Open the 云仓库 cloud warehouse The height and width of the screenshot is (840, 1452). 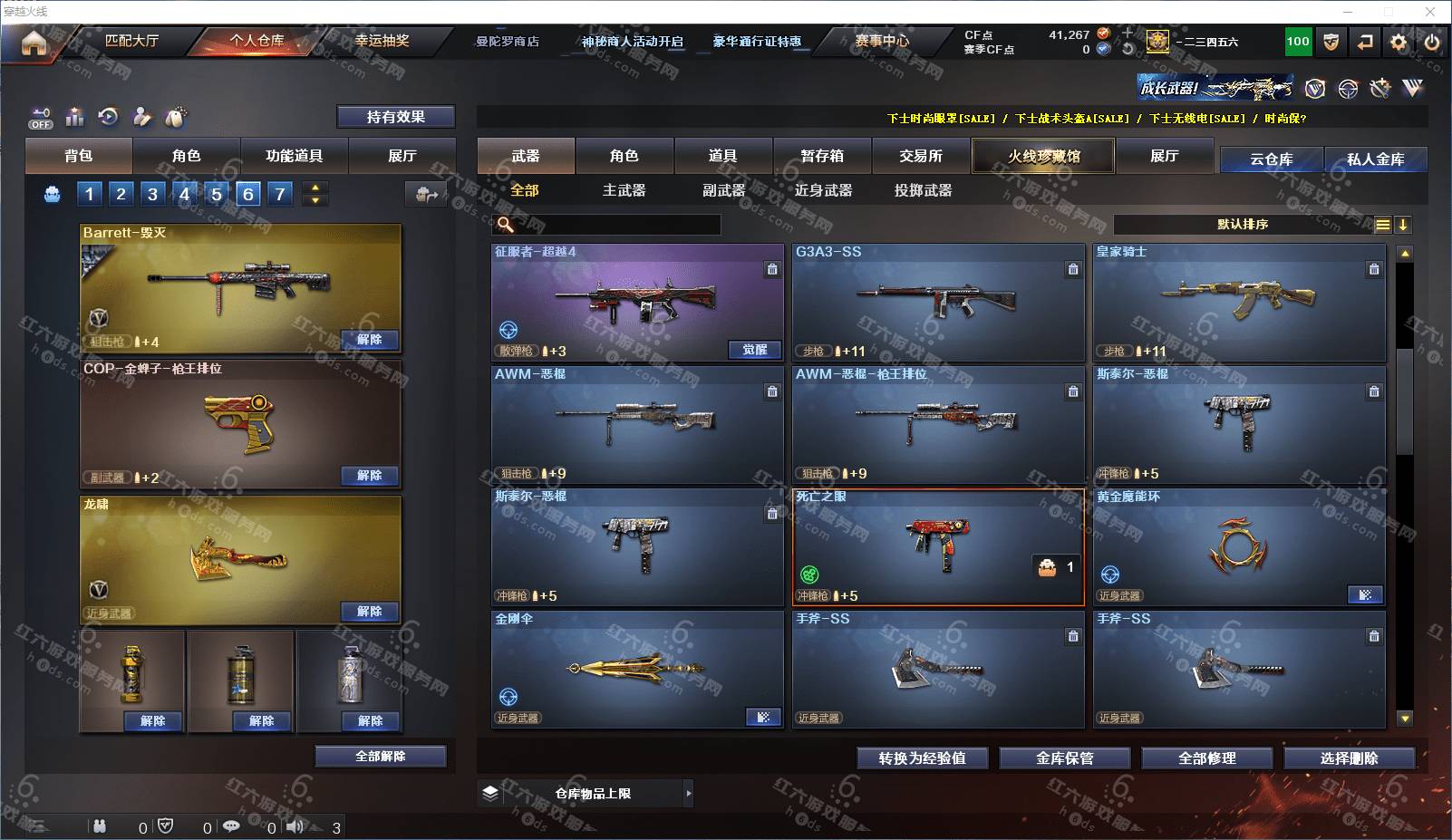(1271, 159)
